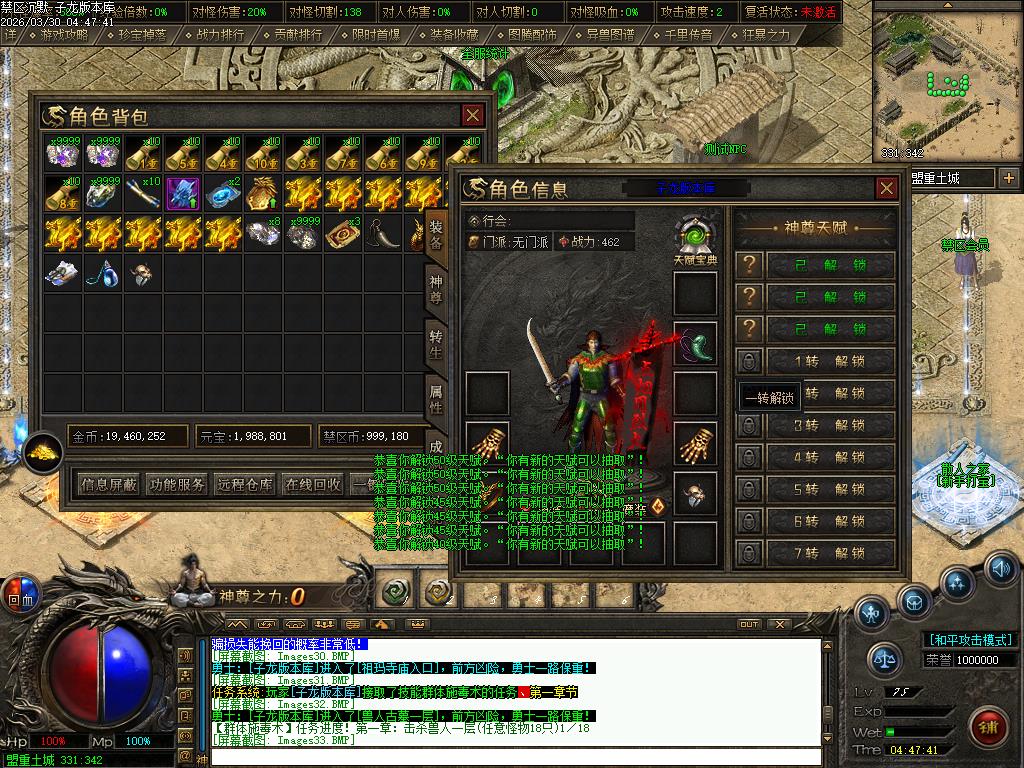
Task: Switch to the 神尊 tab
Action: pyautogui.click(x=436, y=290)
